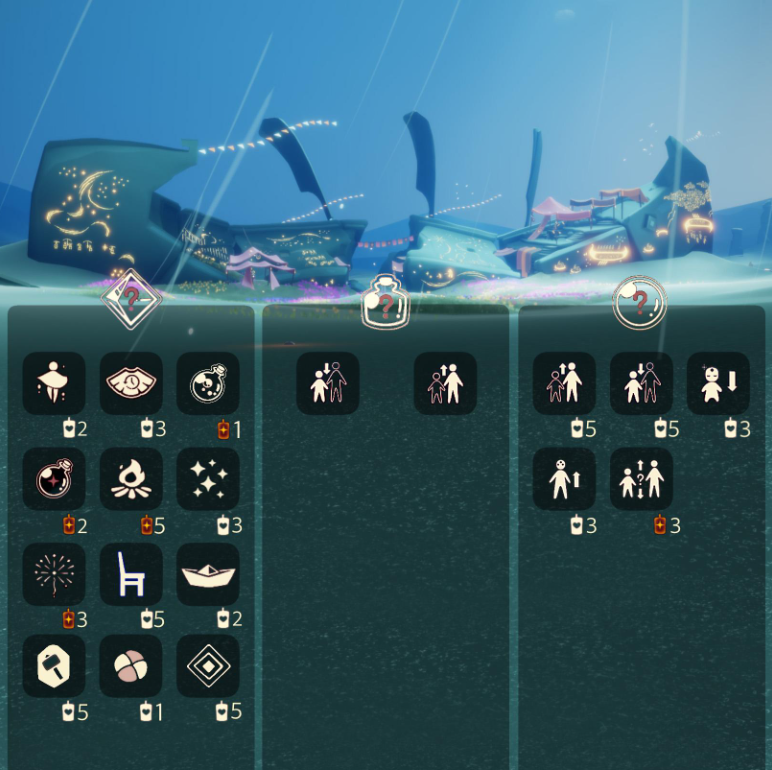
Task: Select the nested diamonds spell
Action: click(208, 666)
